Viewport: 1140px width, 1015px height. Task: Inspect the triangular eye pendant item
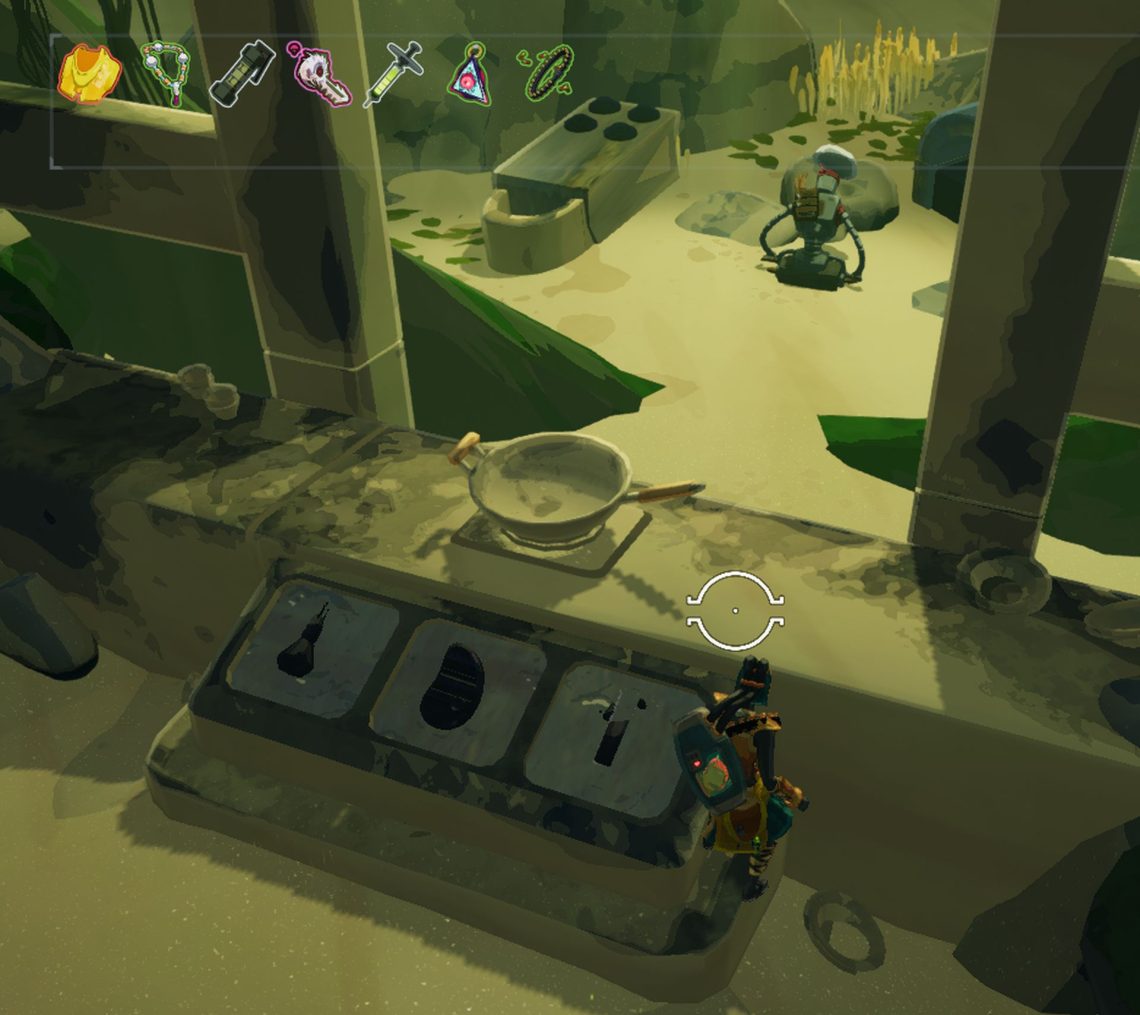coord(470,74)
